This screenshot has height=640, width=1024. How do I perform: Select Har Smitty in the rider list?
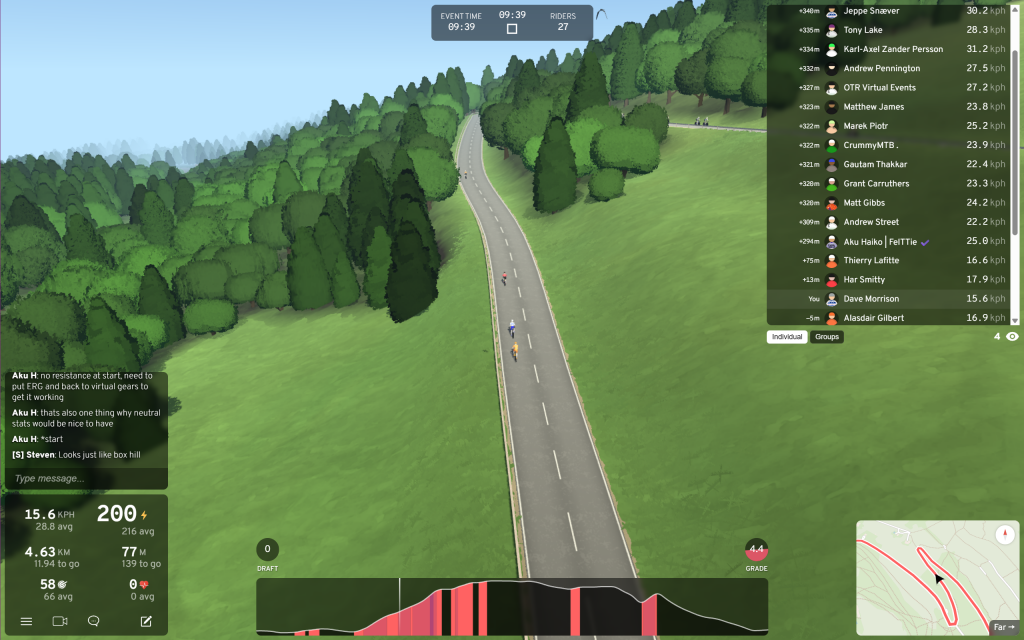click(890, 279)
